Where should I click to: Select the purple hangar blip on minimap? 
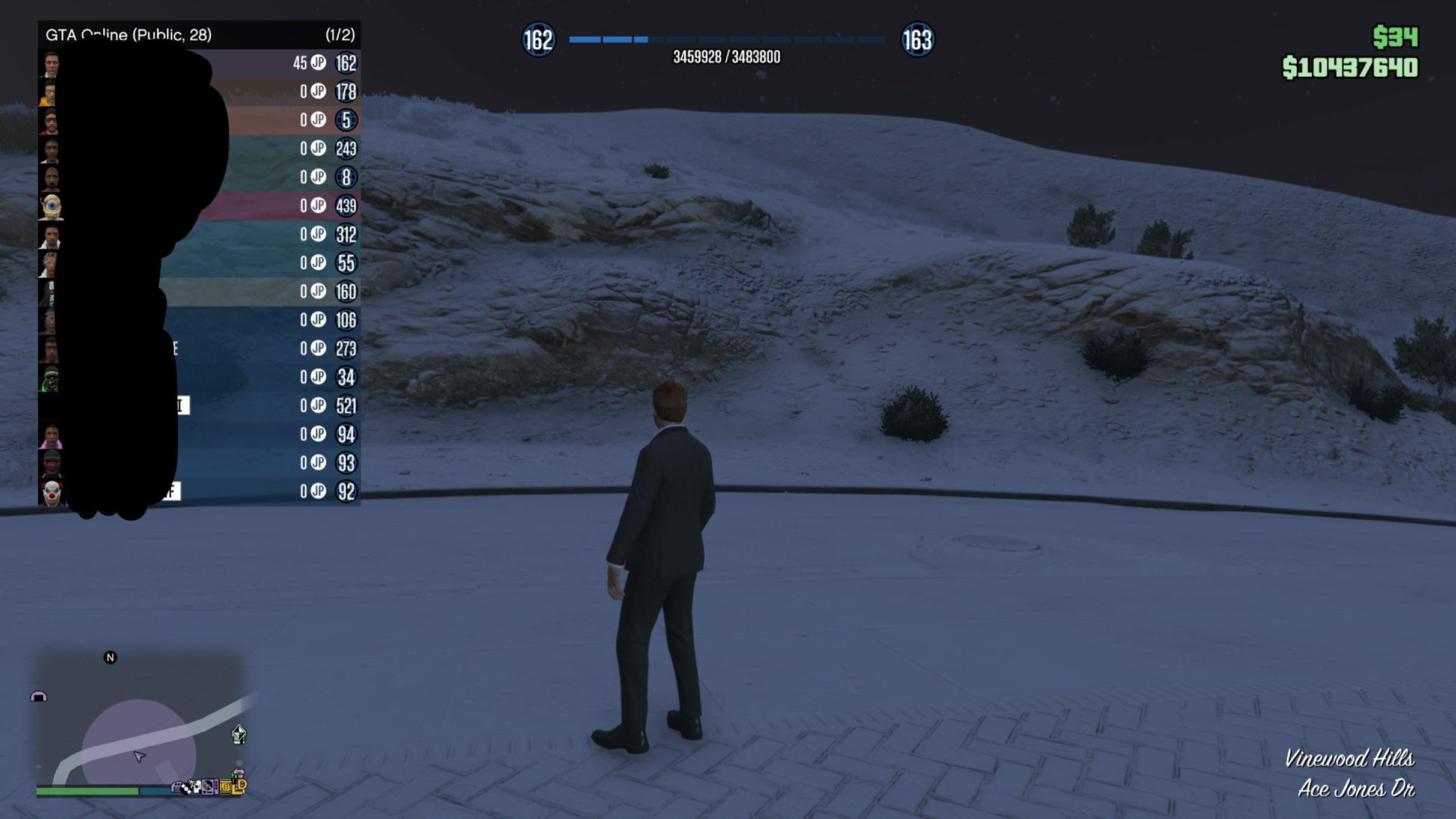click(38, 696)
